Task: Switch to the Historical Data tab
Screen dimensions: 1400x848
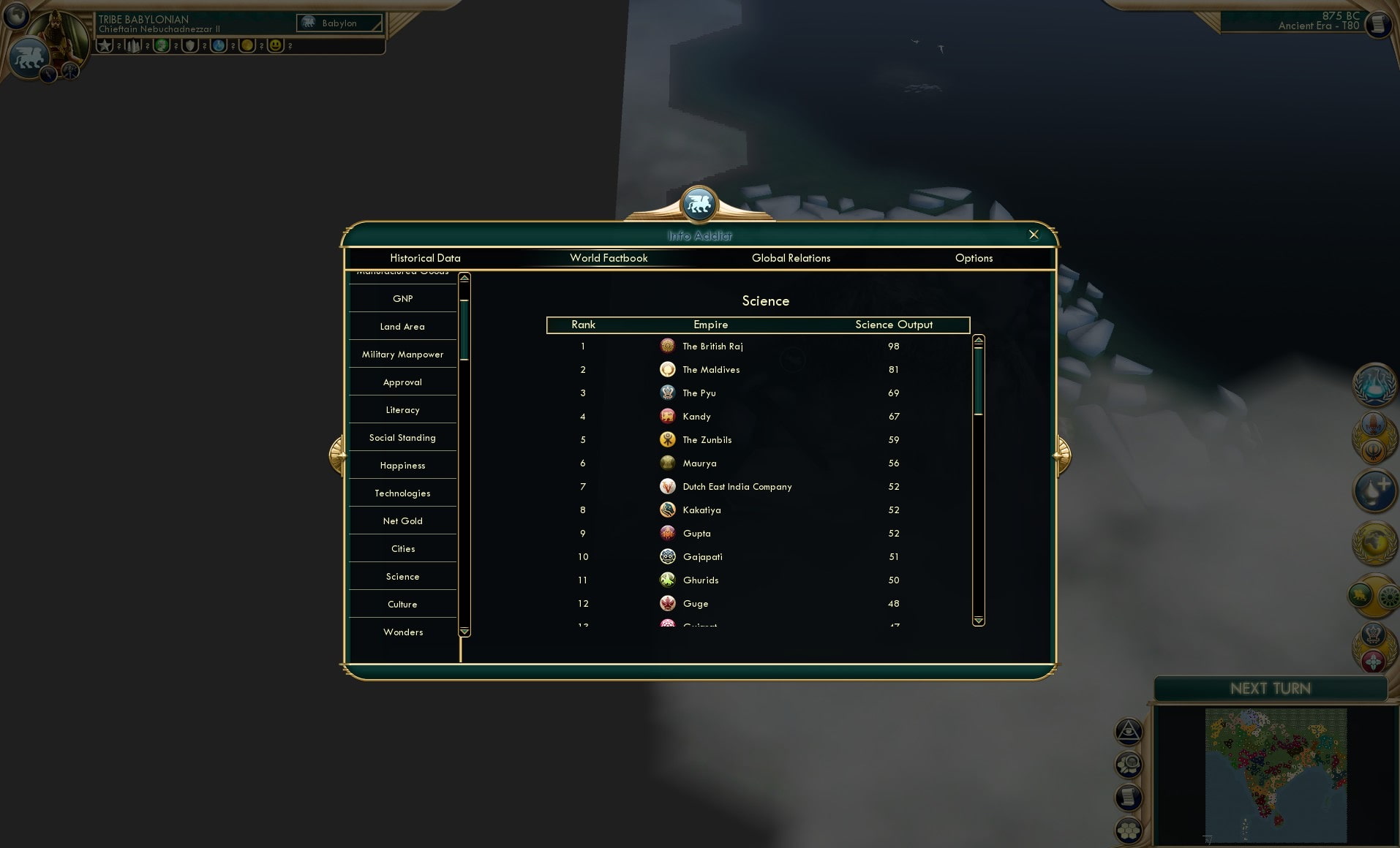Action: click(426, 258)
